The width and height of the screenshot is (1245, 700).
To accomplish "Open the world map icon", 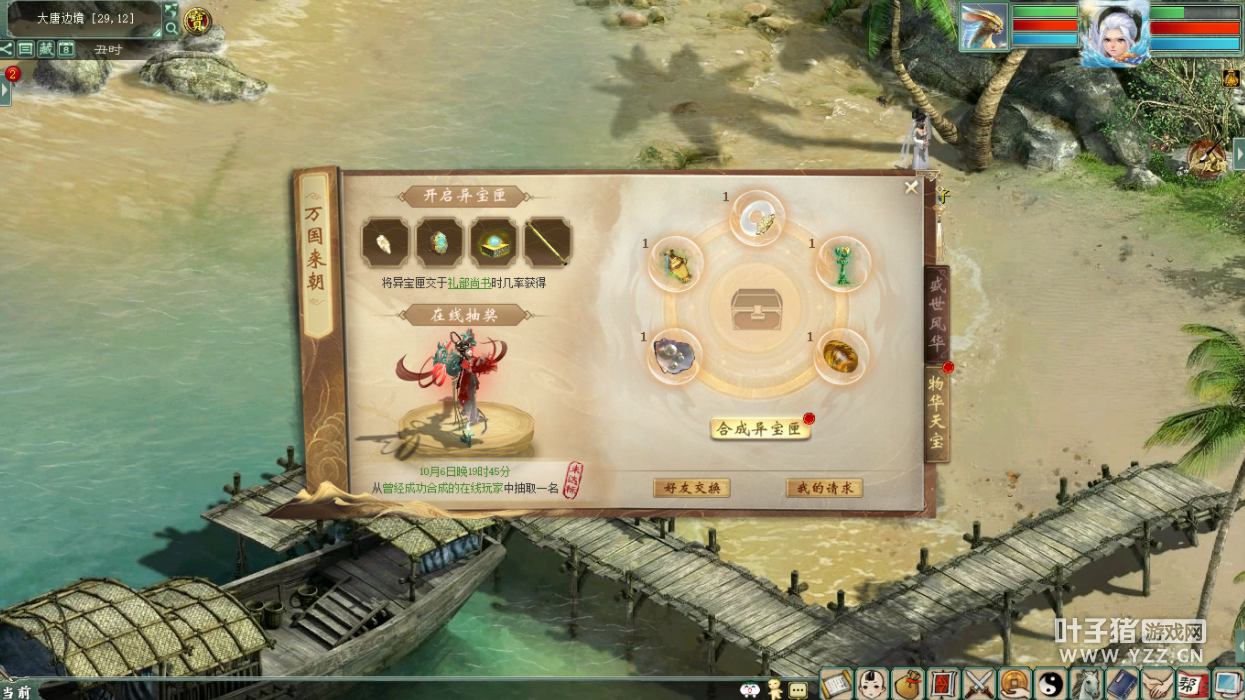I will pyautogui.click(x=171, y=10).
